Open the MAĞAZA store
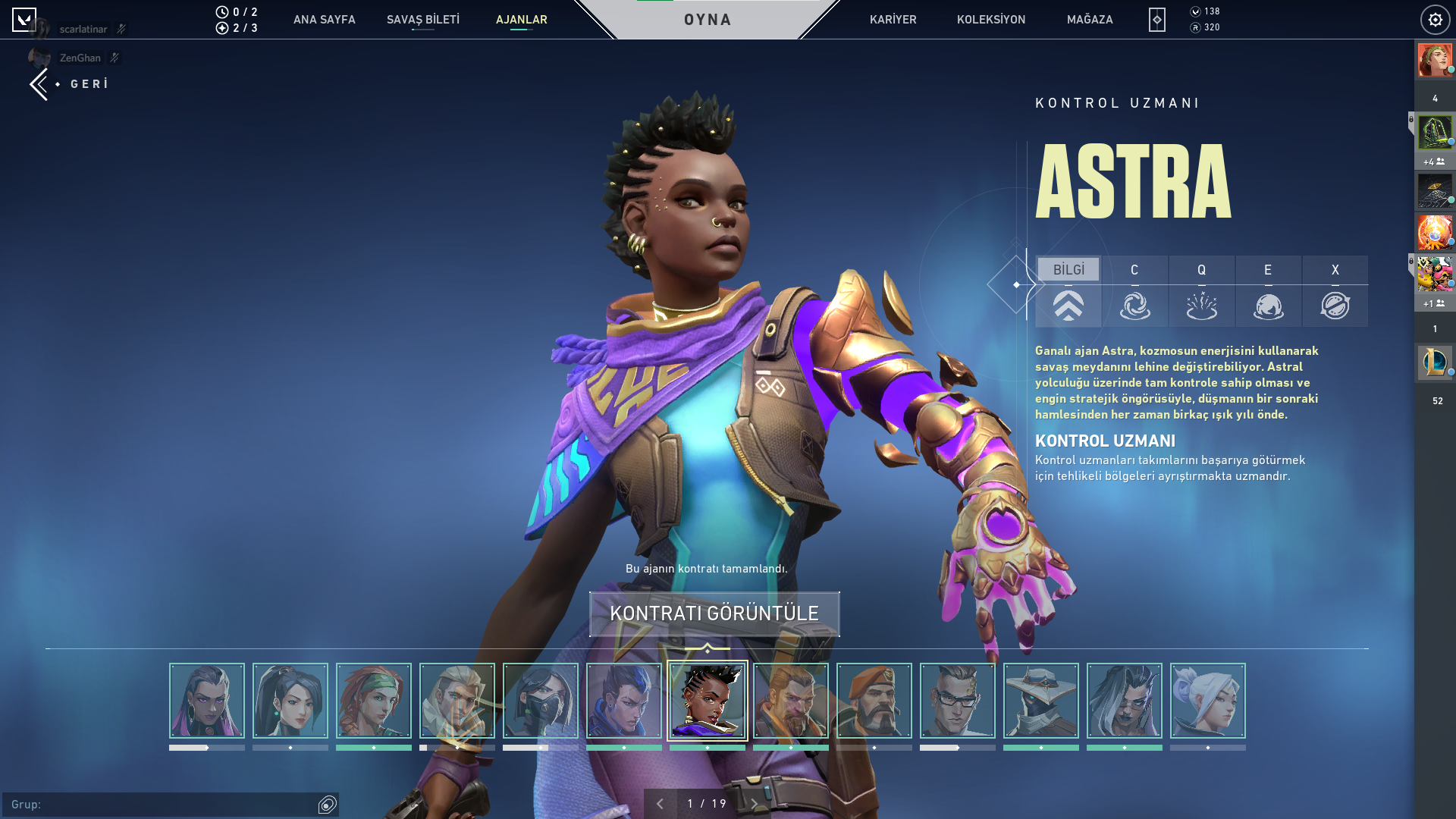The height and width of the screenshot is (819, 1456). point(1090,20)
